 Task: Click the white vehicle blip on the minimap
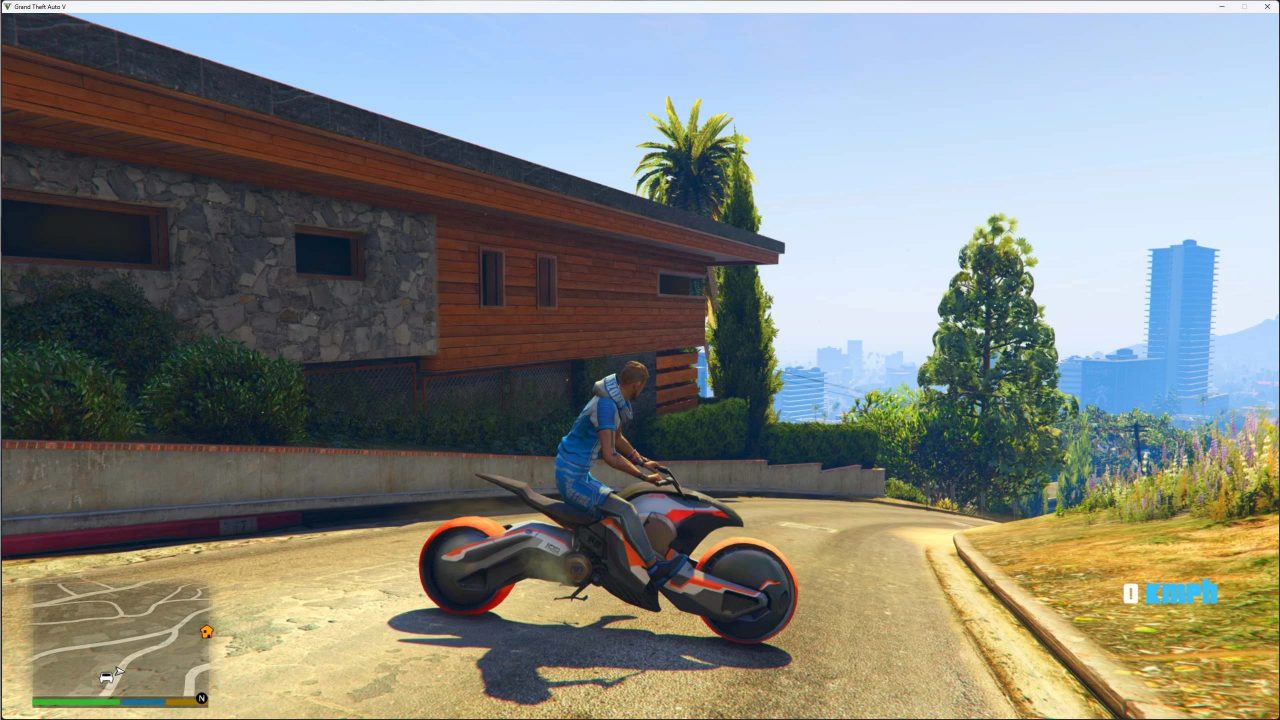coord(106,677)
